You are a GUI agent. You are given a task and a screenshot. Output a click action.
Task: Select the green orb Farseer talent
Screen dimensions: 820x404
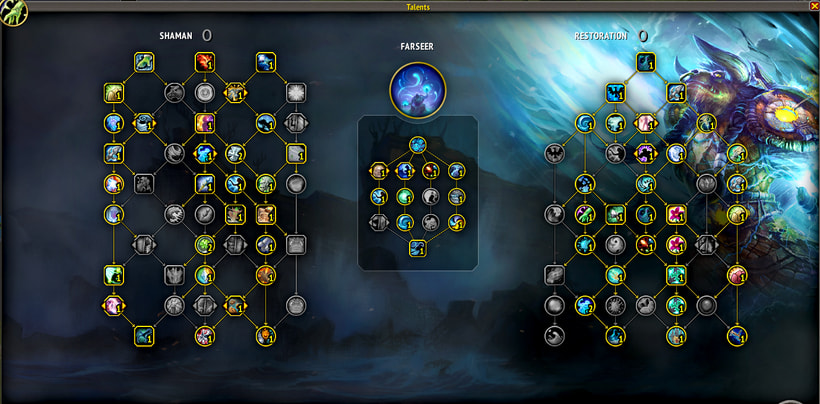(x=405, y=197)
